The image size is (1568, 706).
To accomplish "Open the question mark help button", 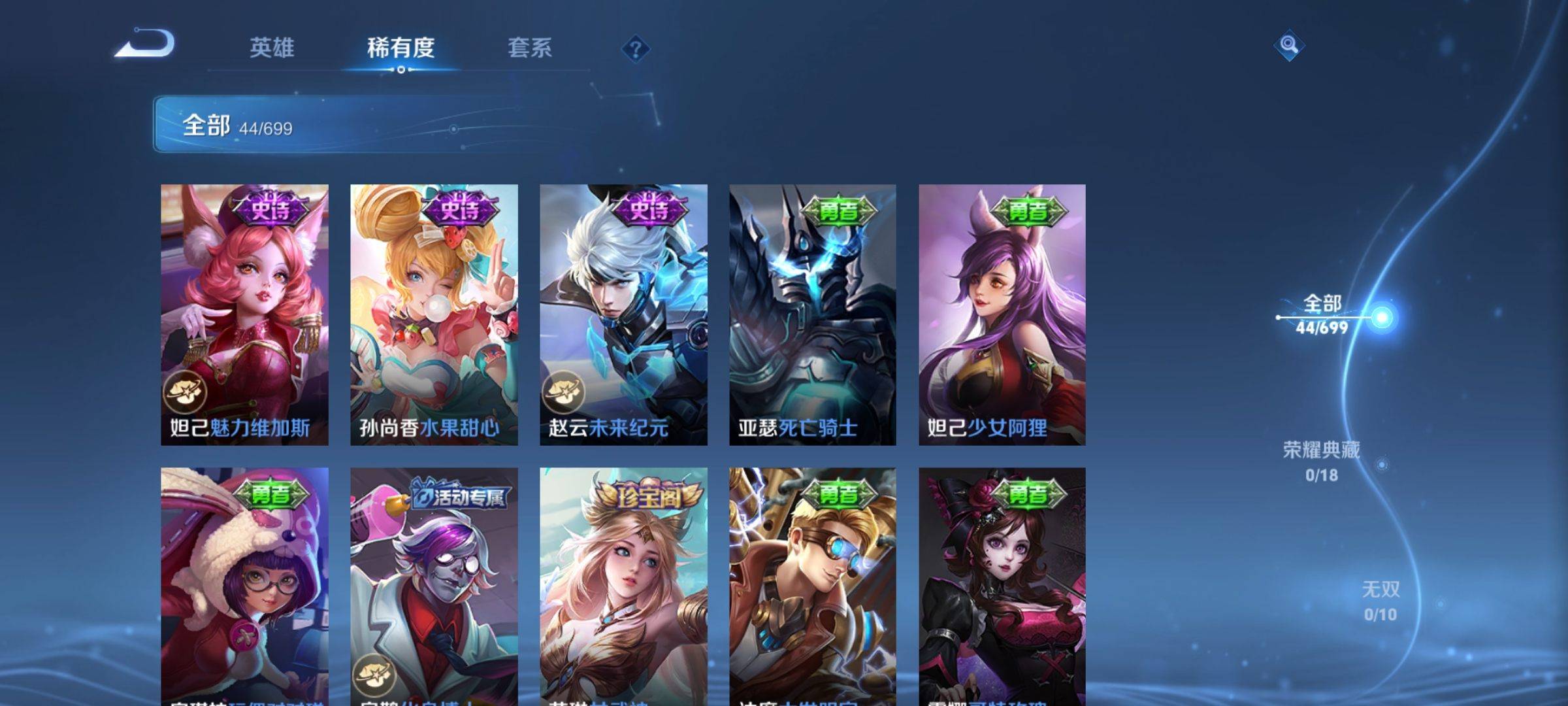I will (635, 49).
